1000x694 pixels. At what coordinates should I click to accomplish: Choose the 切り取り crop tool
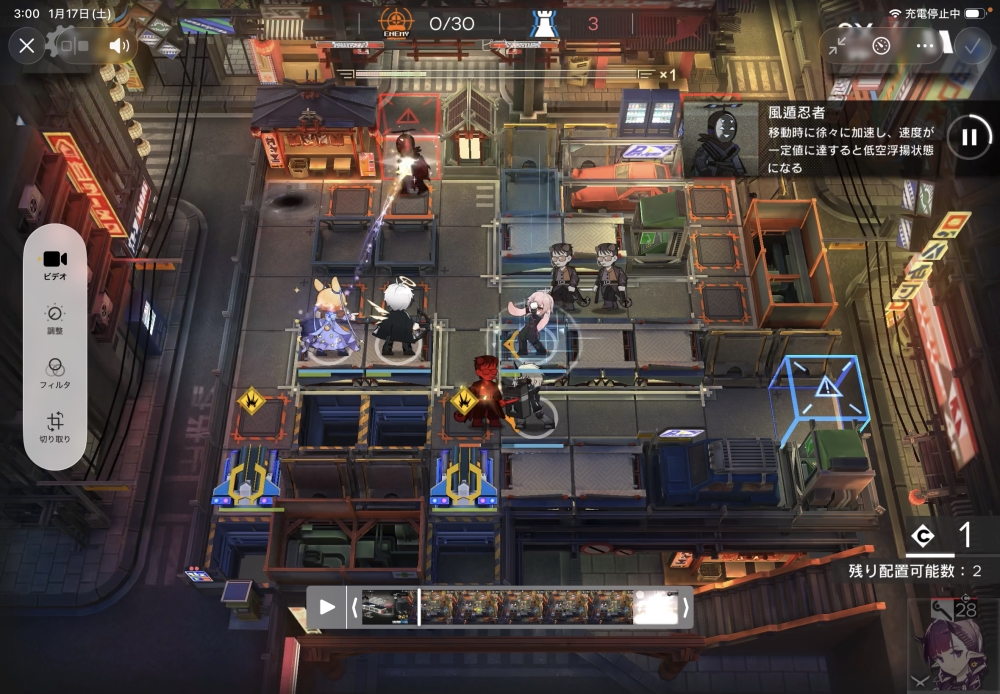tap(55, 428)
